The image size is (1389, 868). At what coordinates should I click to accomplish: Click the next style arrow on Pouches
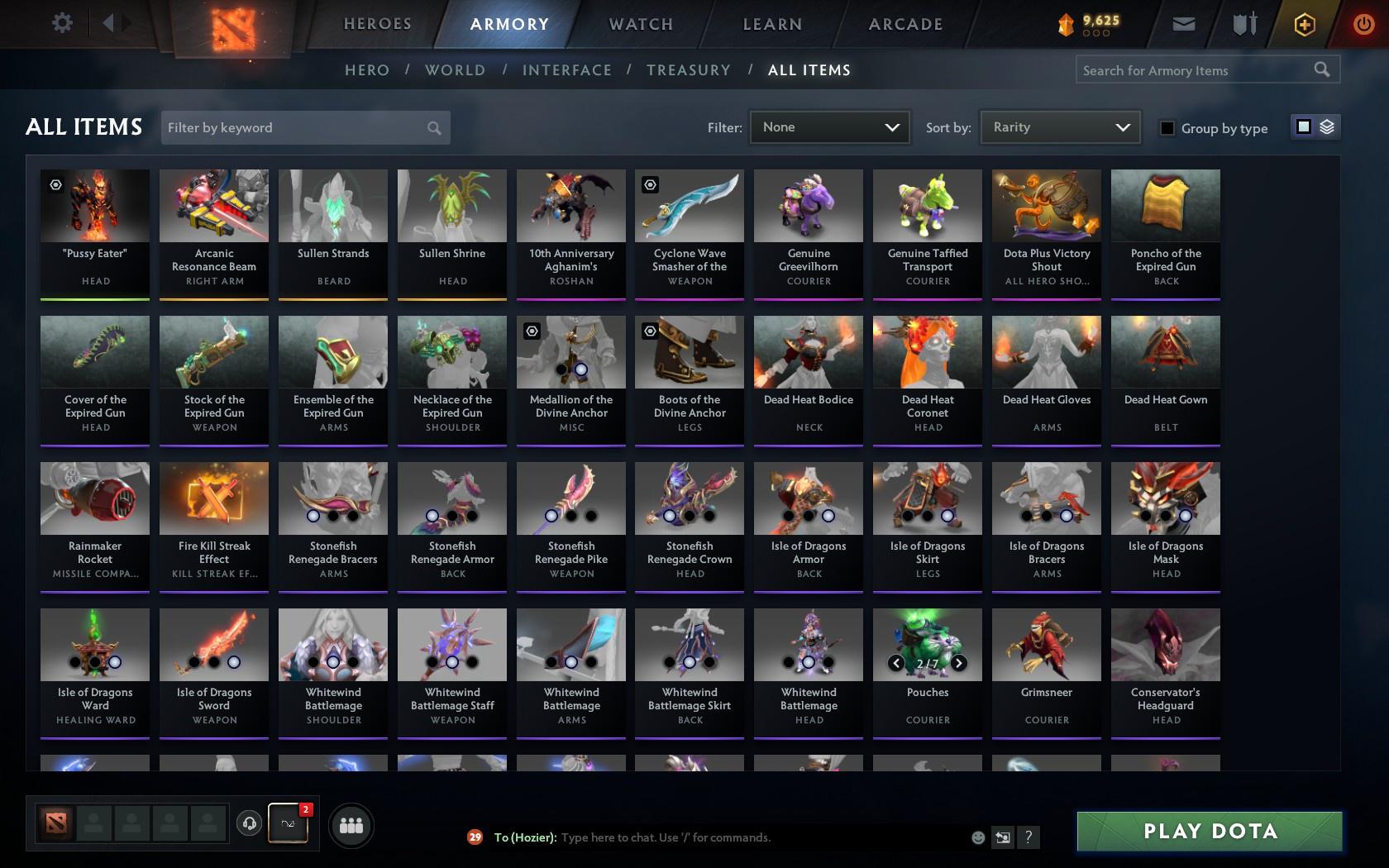958,662
